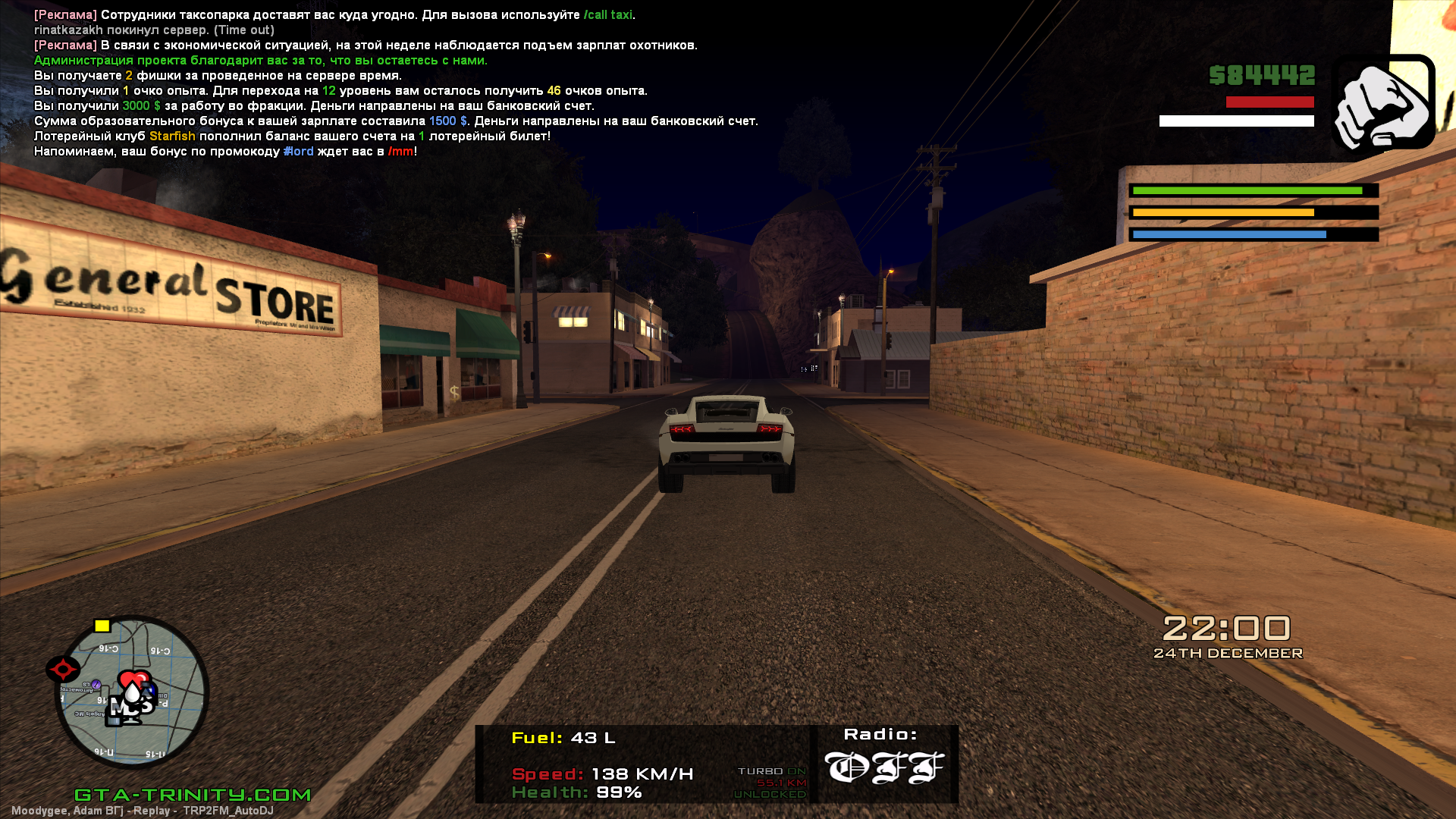The image size is (1456, 819).
Task: Click the /mm command in chat
Action: pos(400,152)
